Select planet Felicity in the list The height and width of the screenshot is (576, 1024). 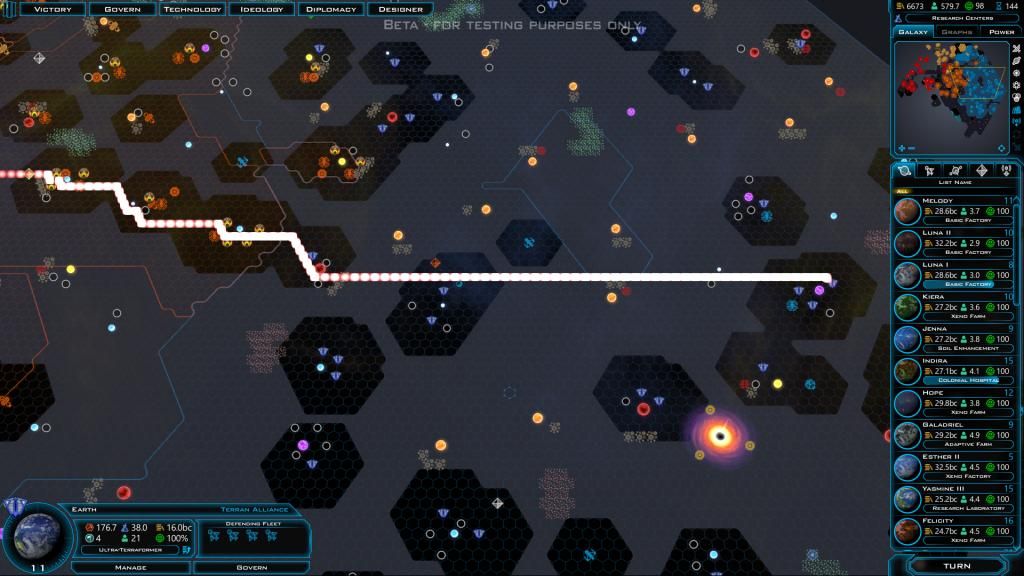pos(955,531)
